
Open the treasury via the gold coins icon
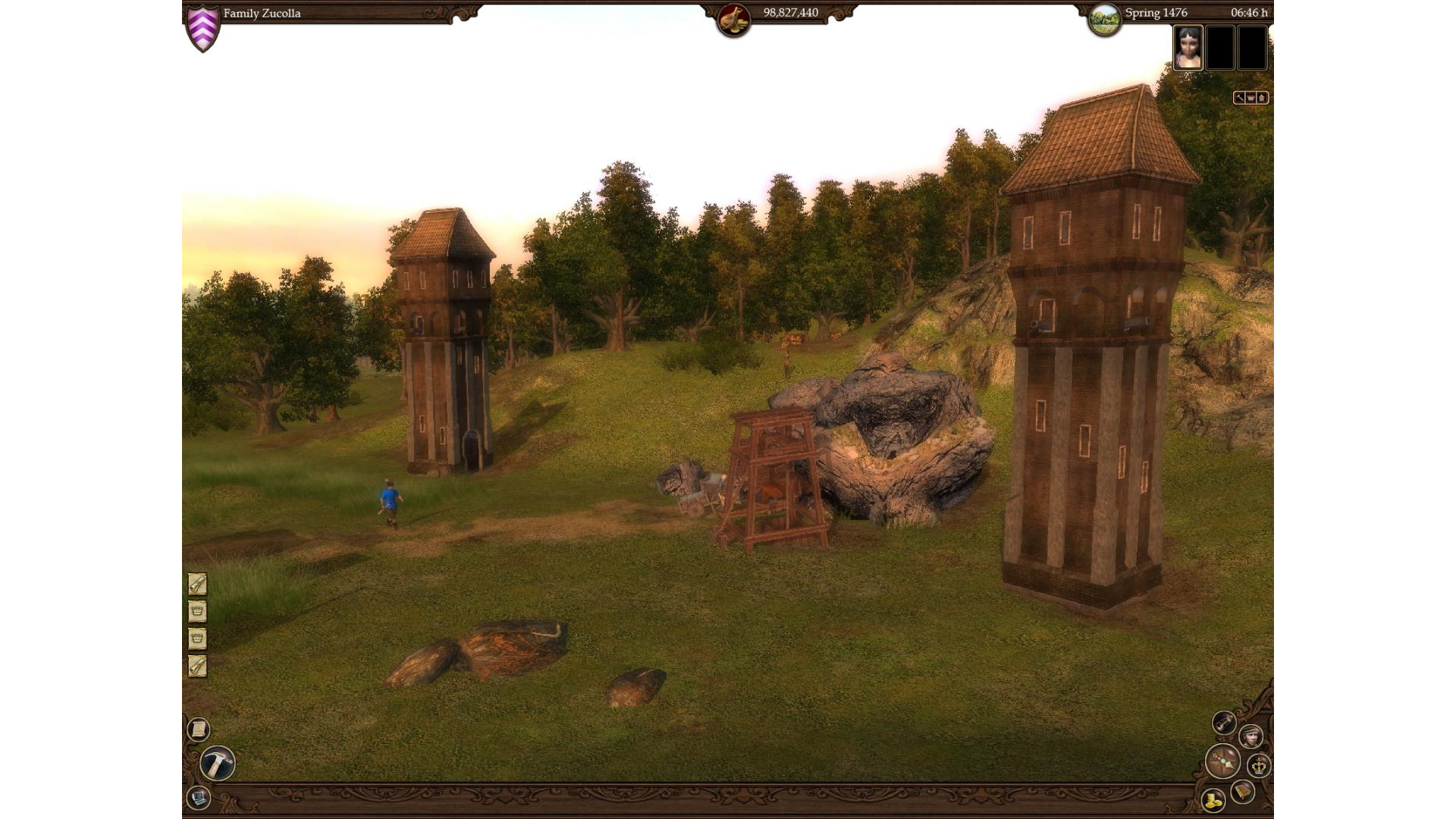1213,801
